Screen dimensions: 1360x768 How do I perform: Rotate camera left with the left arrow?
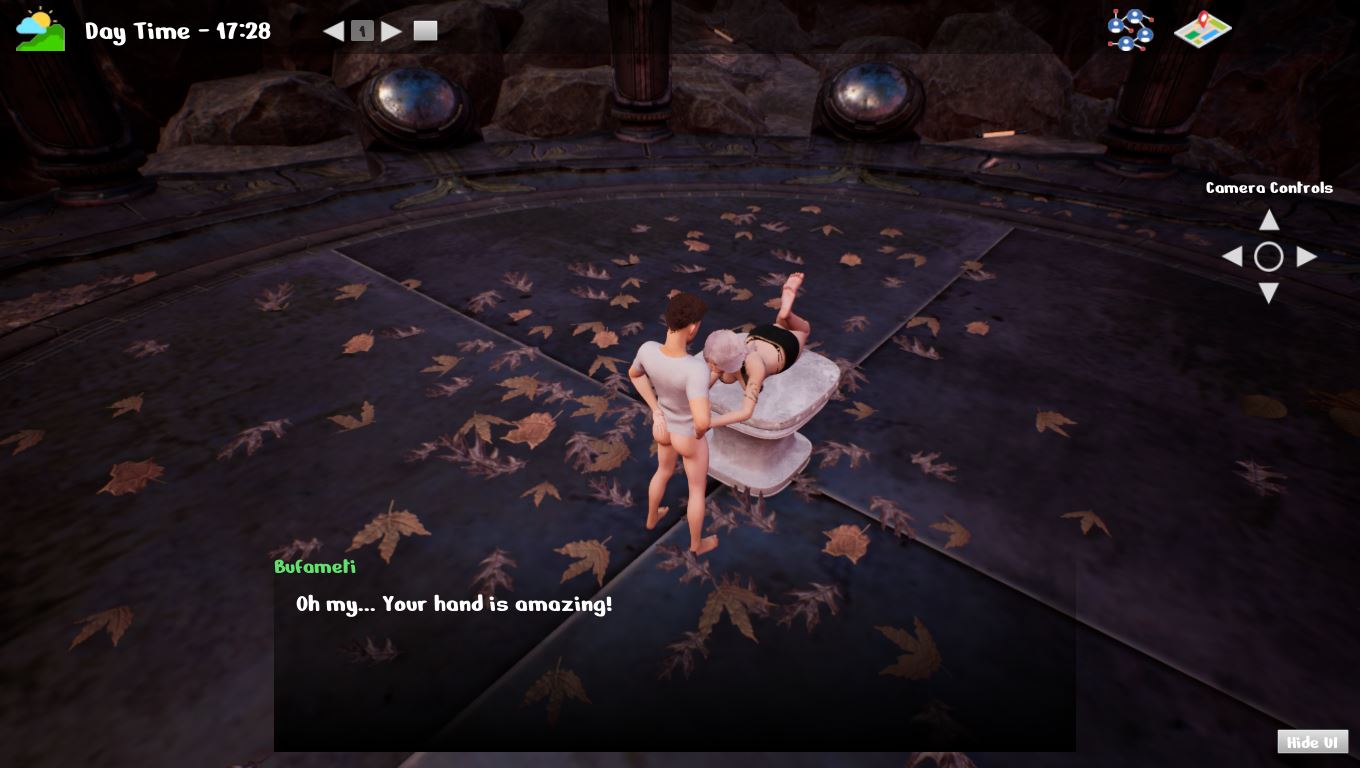point(1232,257)
